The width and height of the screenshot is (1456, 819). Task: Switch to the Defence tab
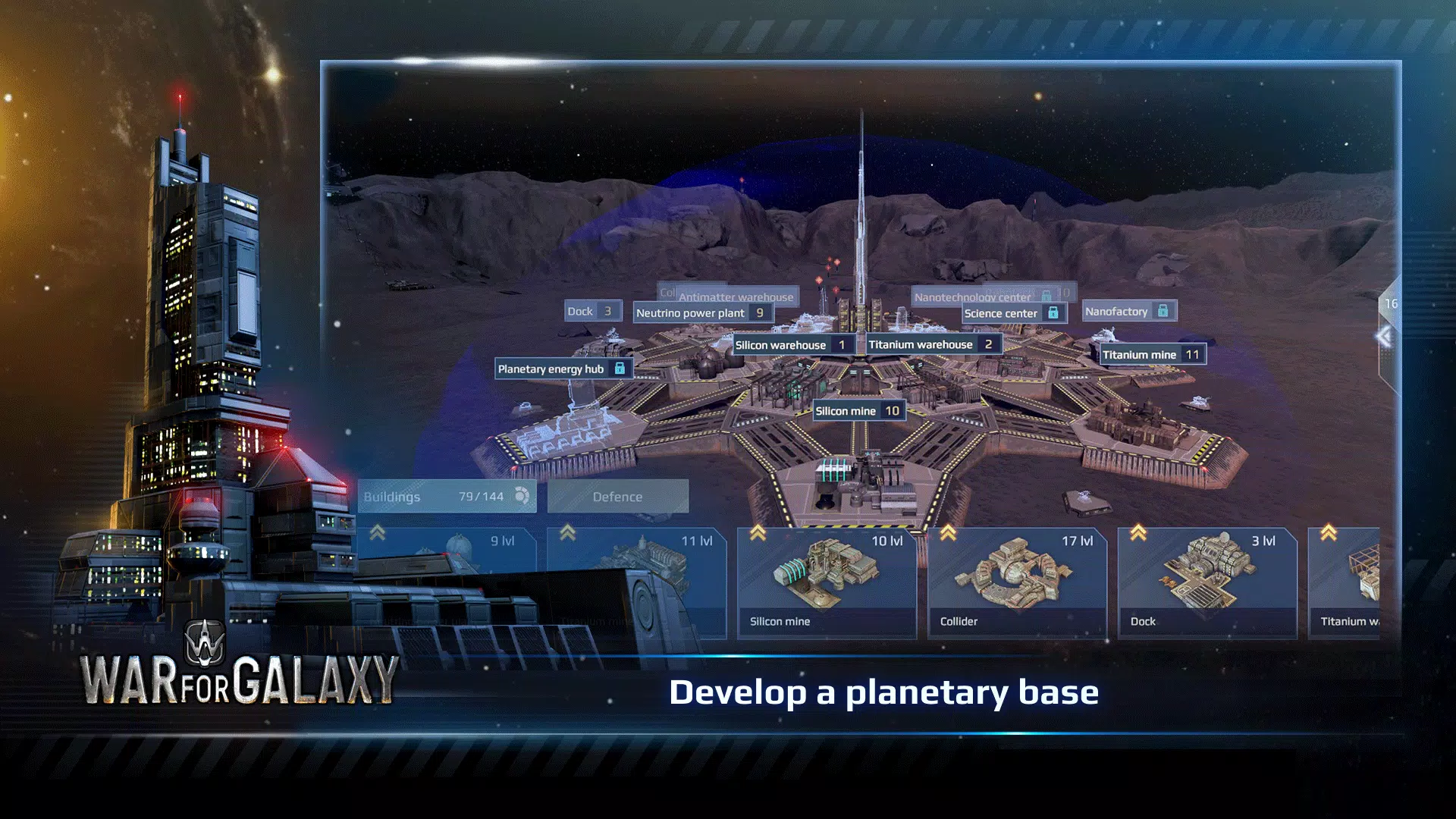(618, 497)
